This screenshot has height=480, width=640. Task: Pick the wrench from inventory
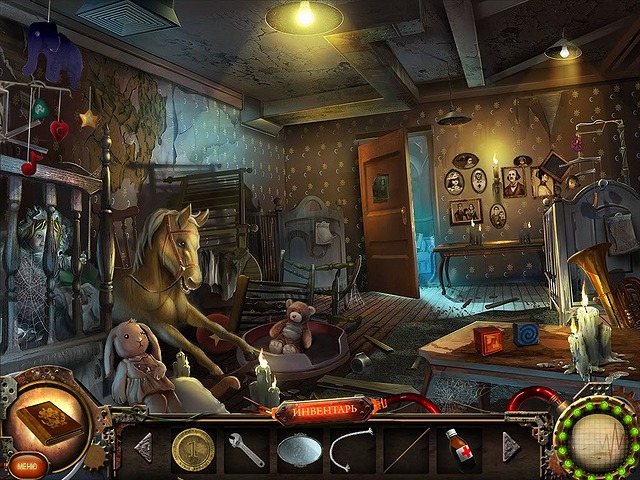[246, 449]
